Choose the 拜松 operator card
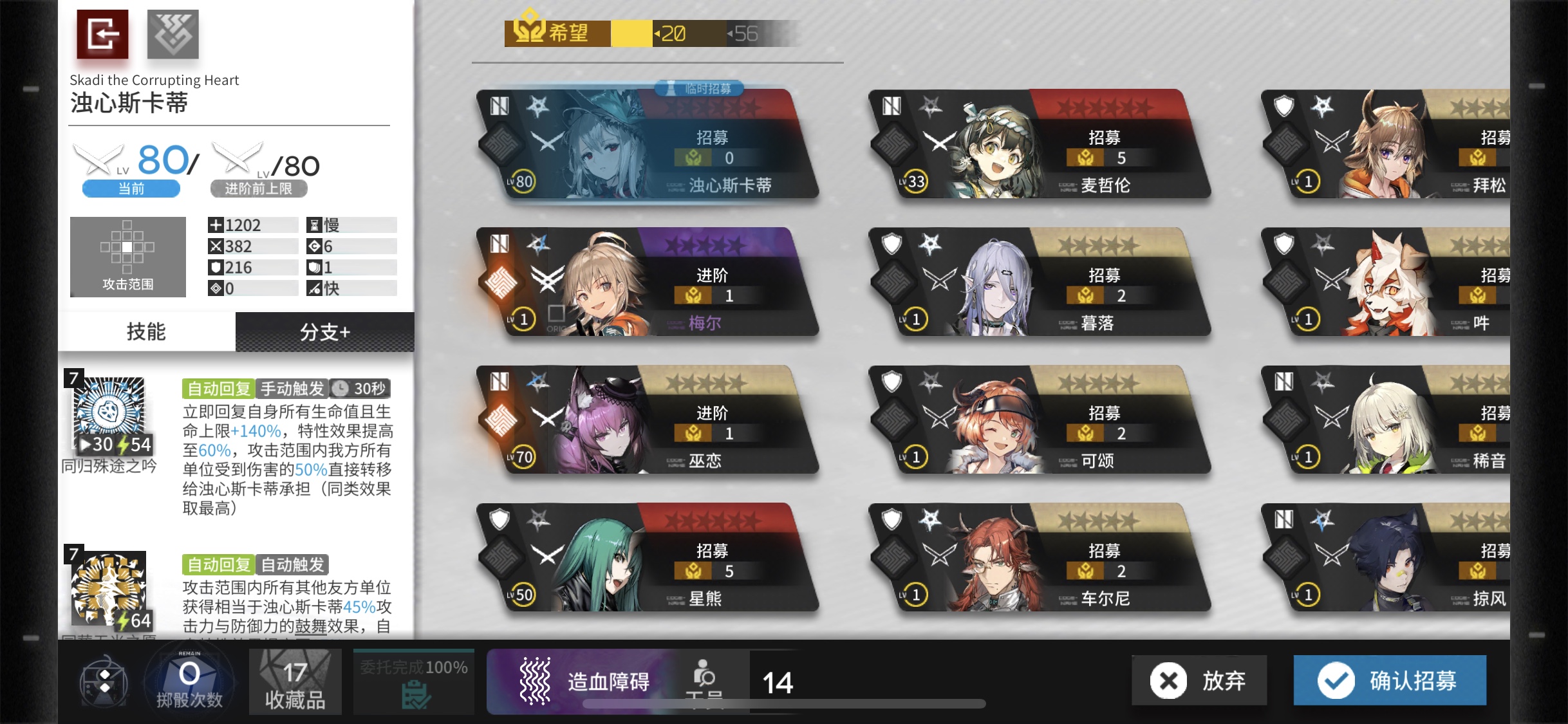The height and width of the screenshot is (724, 1568). [1390, 145]
